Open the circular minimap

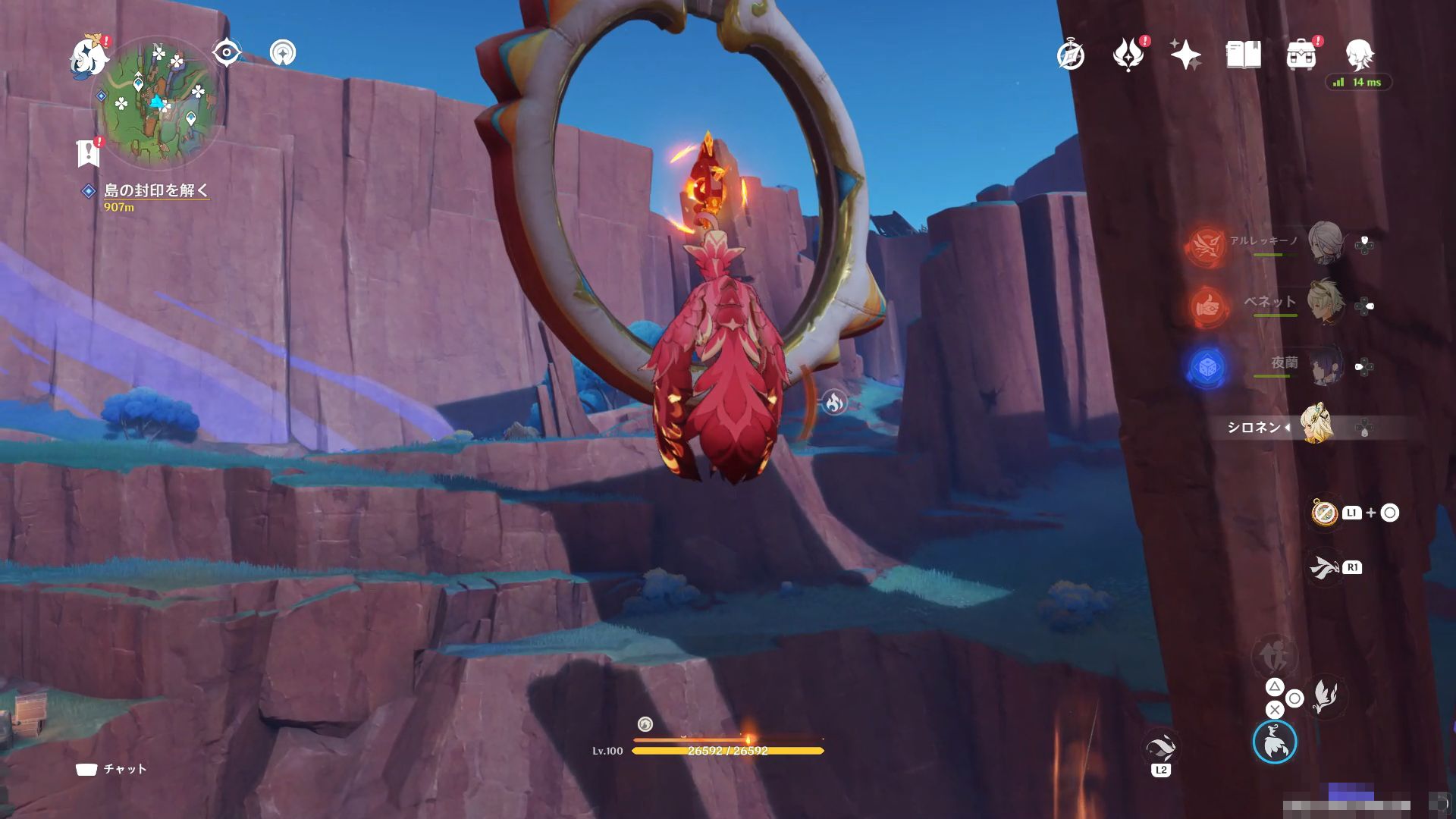pyautogui.click(x=158, y=103)
